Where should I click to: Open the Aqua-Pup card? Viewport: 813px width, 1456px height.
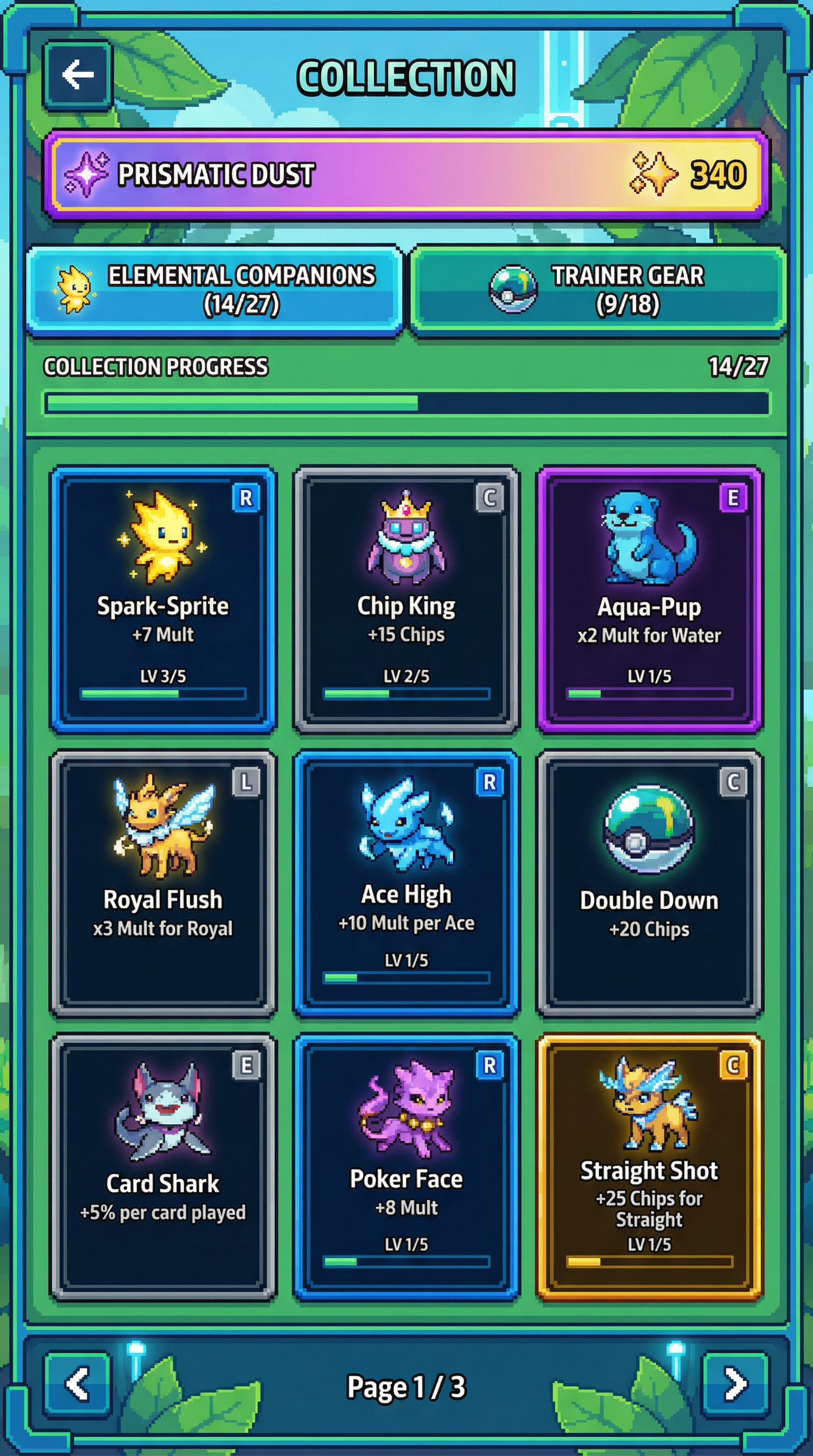649,599
